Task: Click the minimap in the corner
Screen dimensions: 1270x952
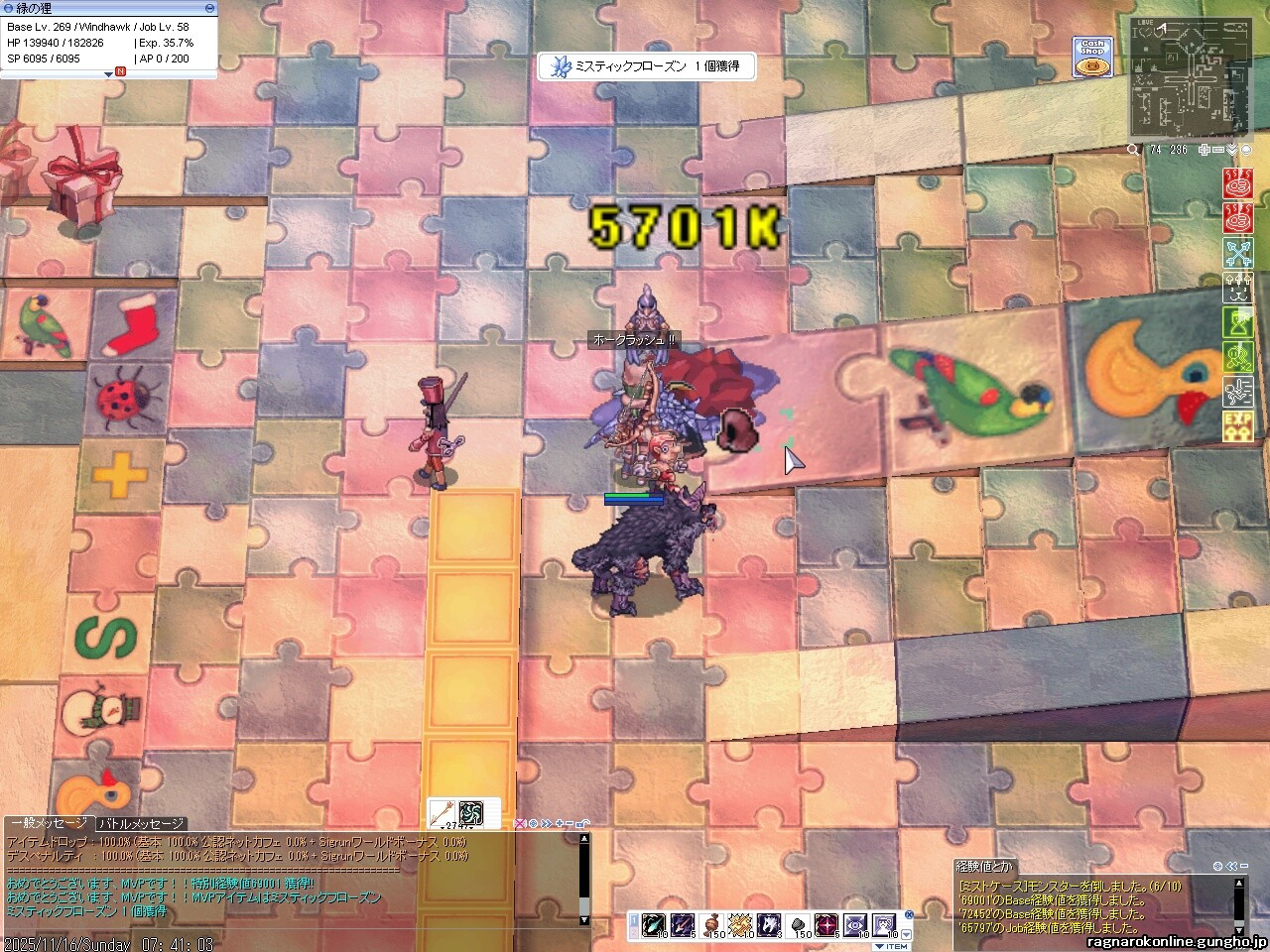Action: click(1189, 77)
